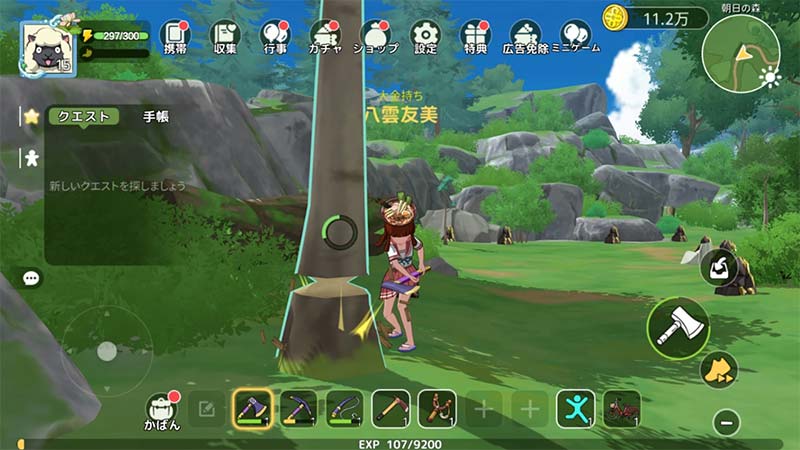Open the ガチャ gacha screen

click(x=325, y=36)
